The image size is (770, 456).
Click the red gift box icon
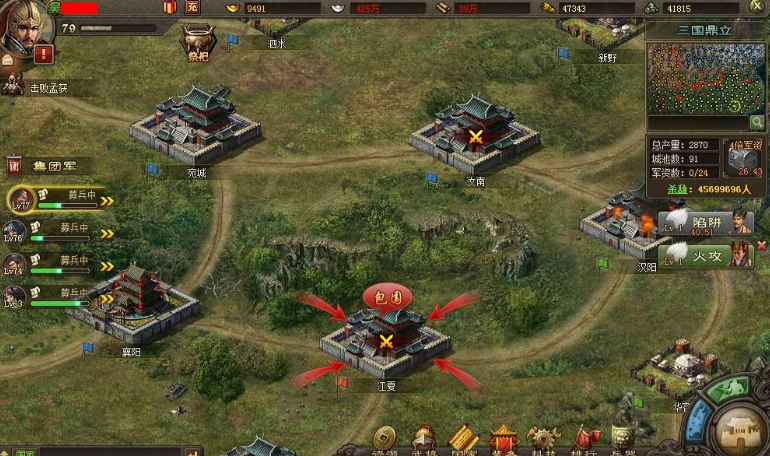(x=168, y=8)
